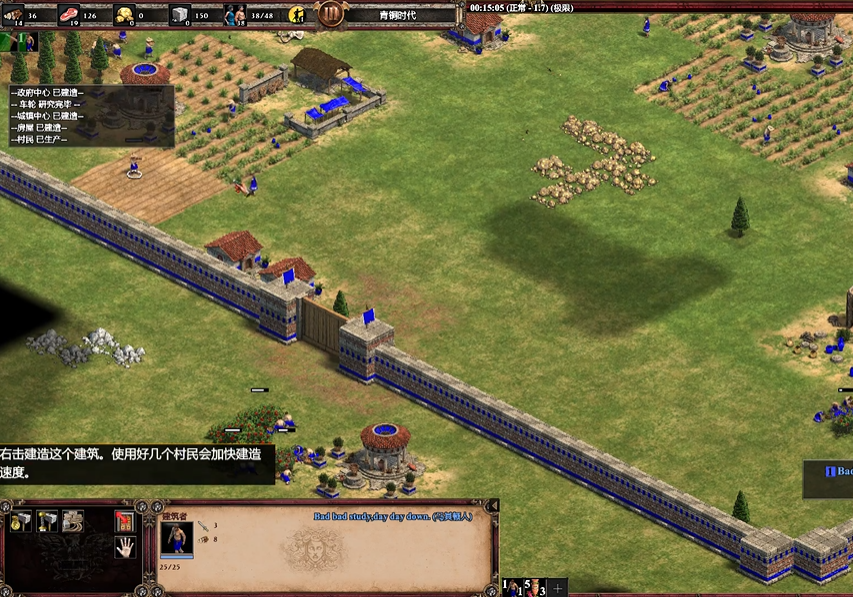The width and height of the screenshot is (853, 597).
Task: Add a new control group with plus
Action: (x=558, y=587)
